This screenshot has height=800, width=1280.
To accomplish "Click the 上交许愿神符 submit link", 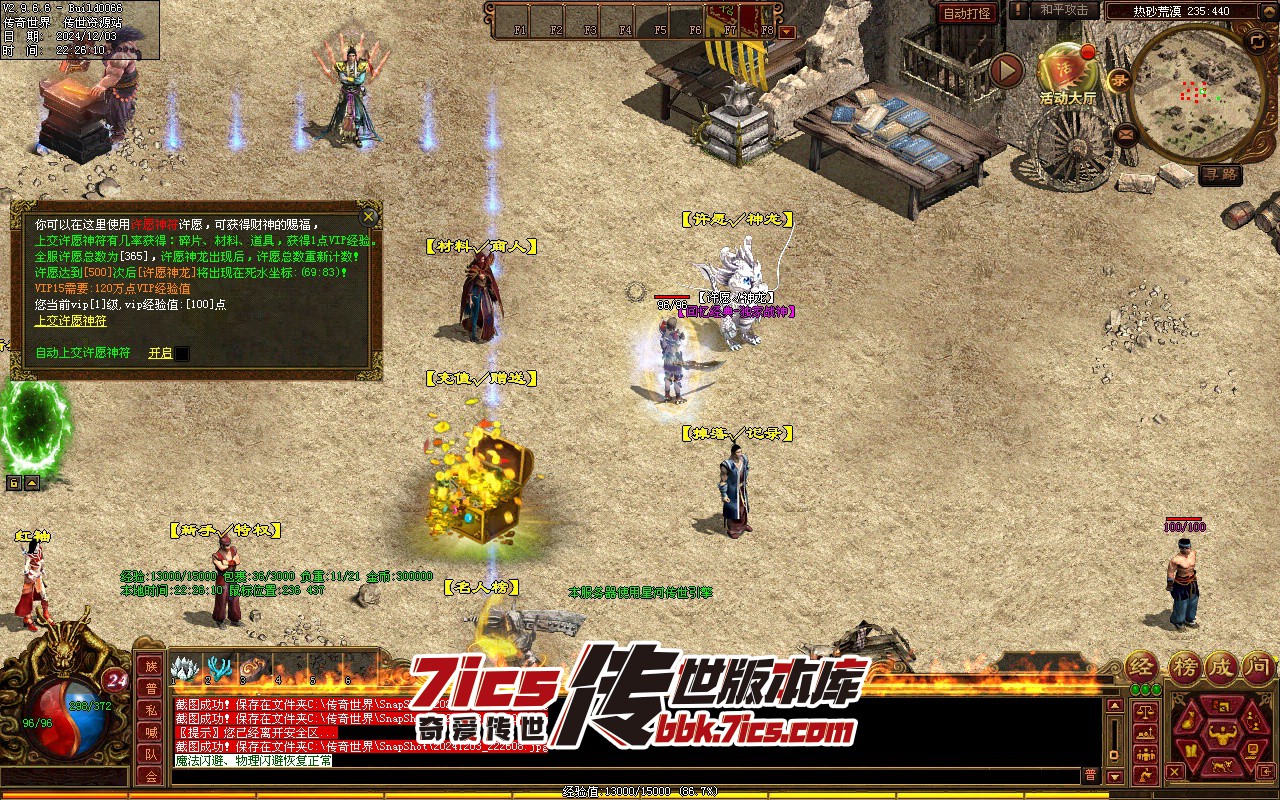I will pos(71,321).
